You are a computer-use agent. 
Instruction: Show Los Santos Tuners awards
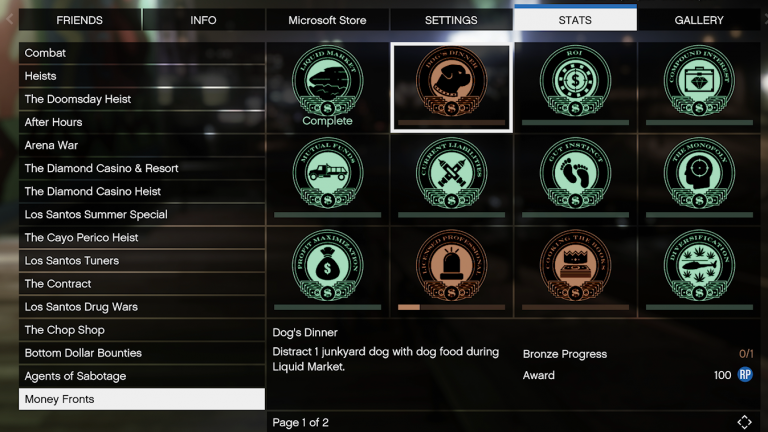(x=141, y=261)
